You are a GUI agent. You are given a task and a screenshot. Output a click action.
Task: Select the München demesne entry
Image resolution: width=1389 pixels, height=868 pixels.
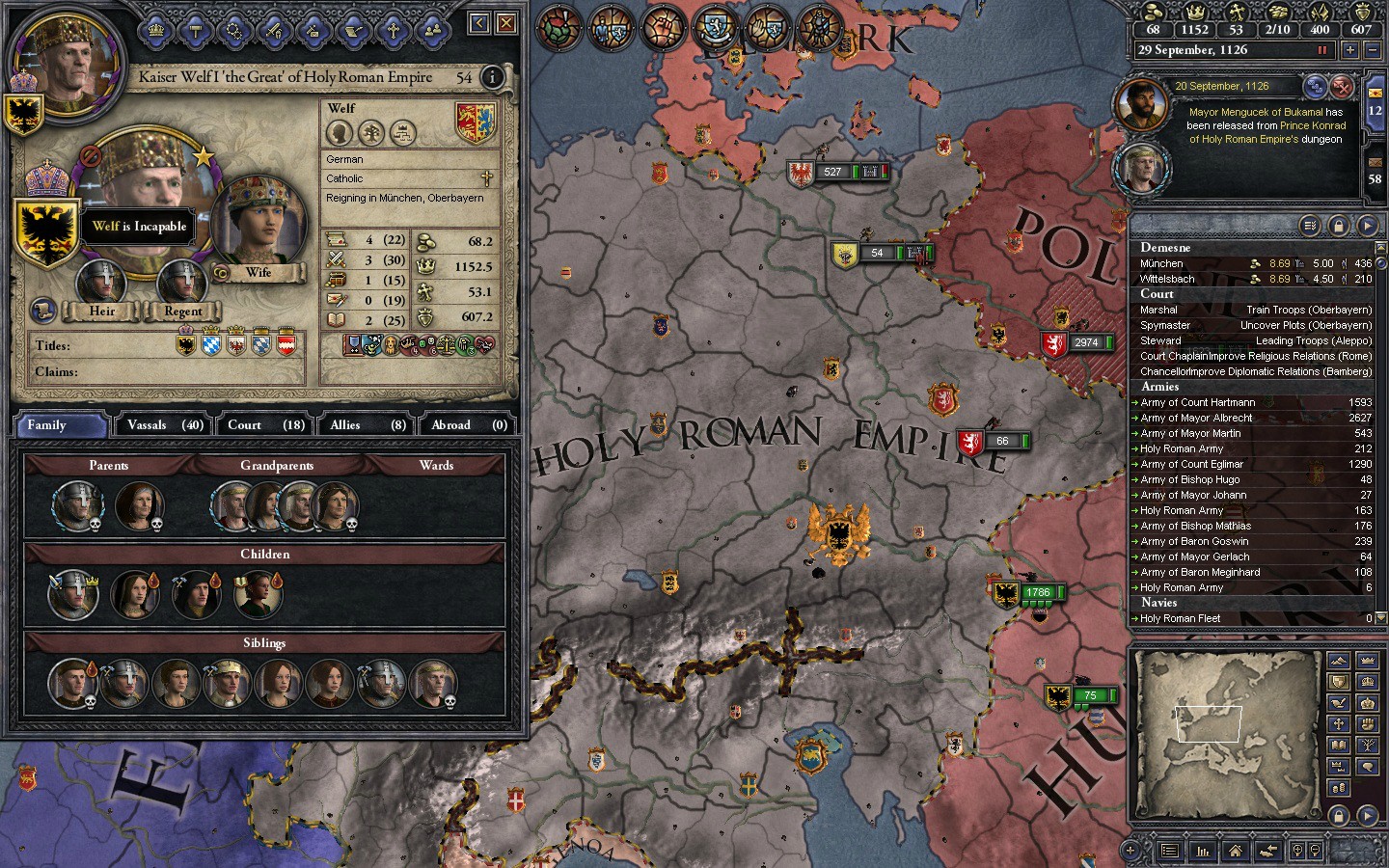[1161, 263]
